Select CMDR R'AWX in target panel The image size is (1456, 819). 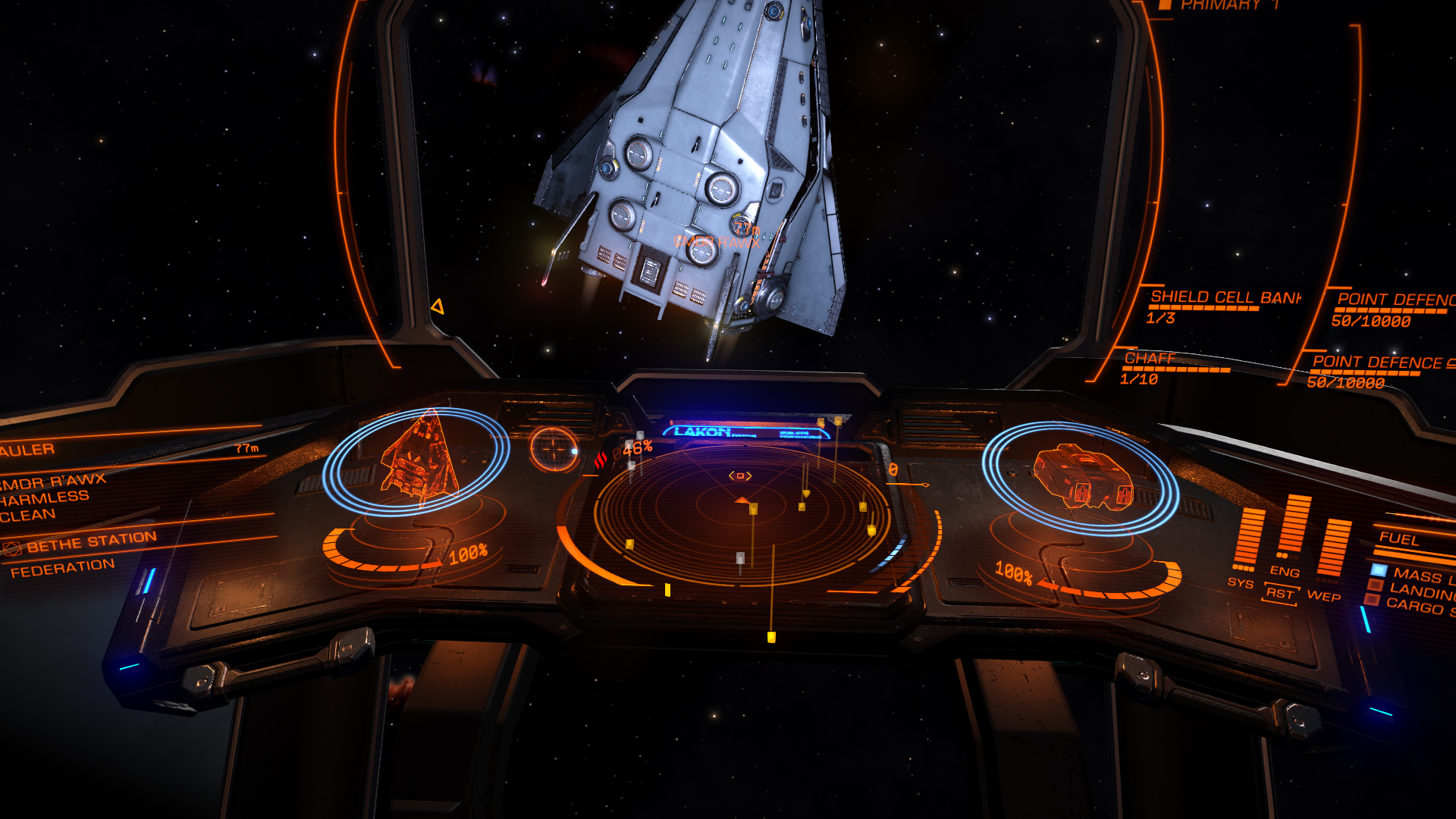click(x=55, y=482)
